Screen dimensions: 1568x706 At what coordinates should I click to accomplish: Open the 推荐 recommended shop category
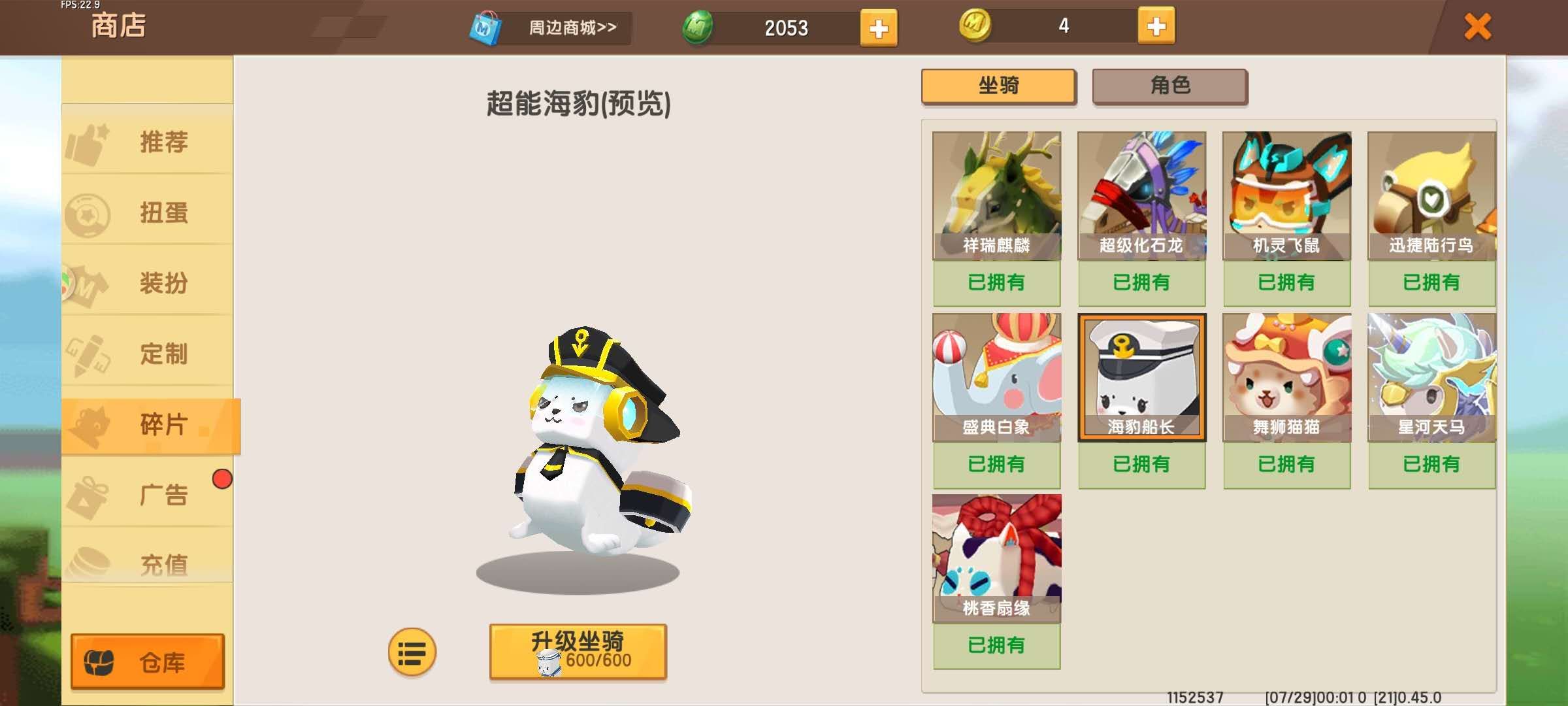pyautogui.click(x=148, y=141)
